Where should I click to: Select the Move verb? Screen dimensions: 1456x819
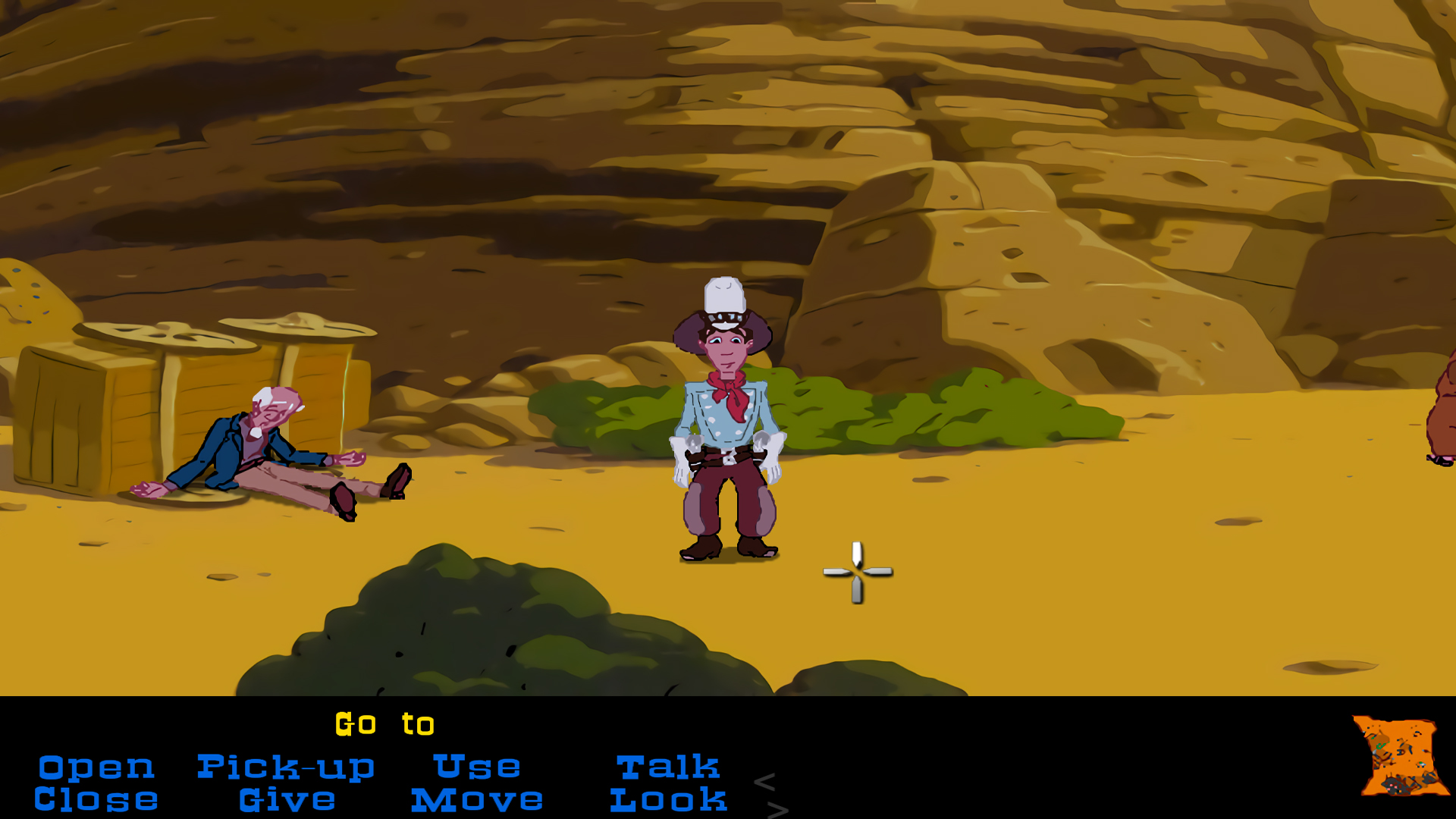476,799
